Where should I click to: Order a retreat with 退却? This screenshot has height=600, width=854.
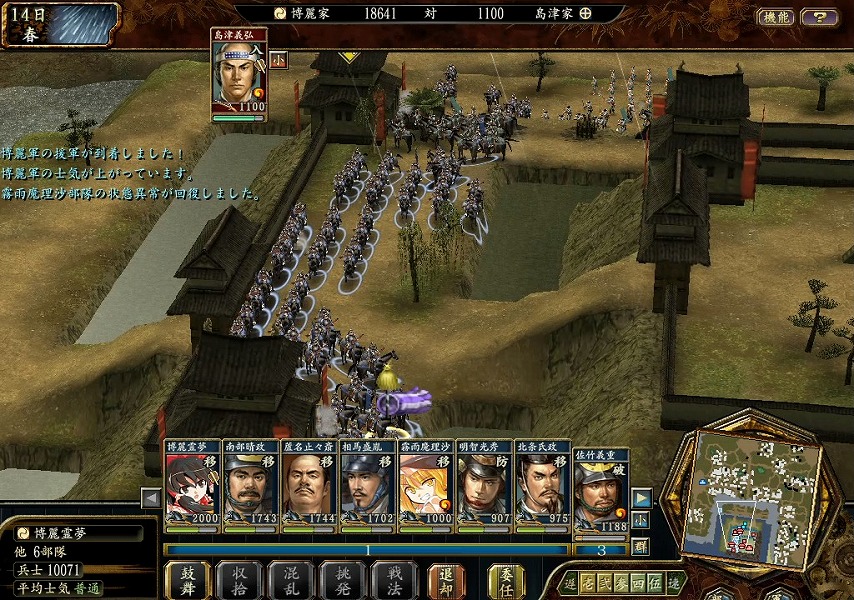coord(447,580)
